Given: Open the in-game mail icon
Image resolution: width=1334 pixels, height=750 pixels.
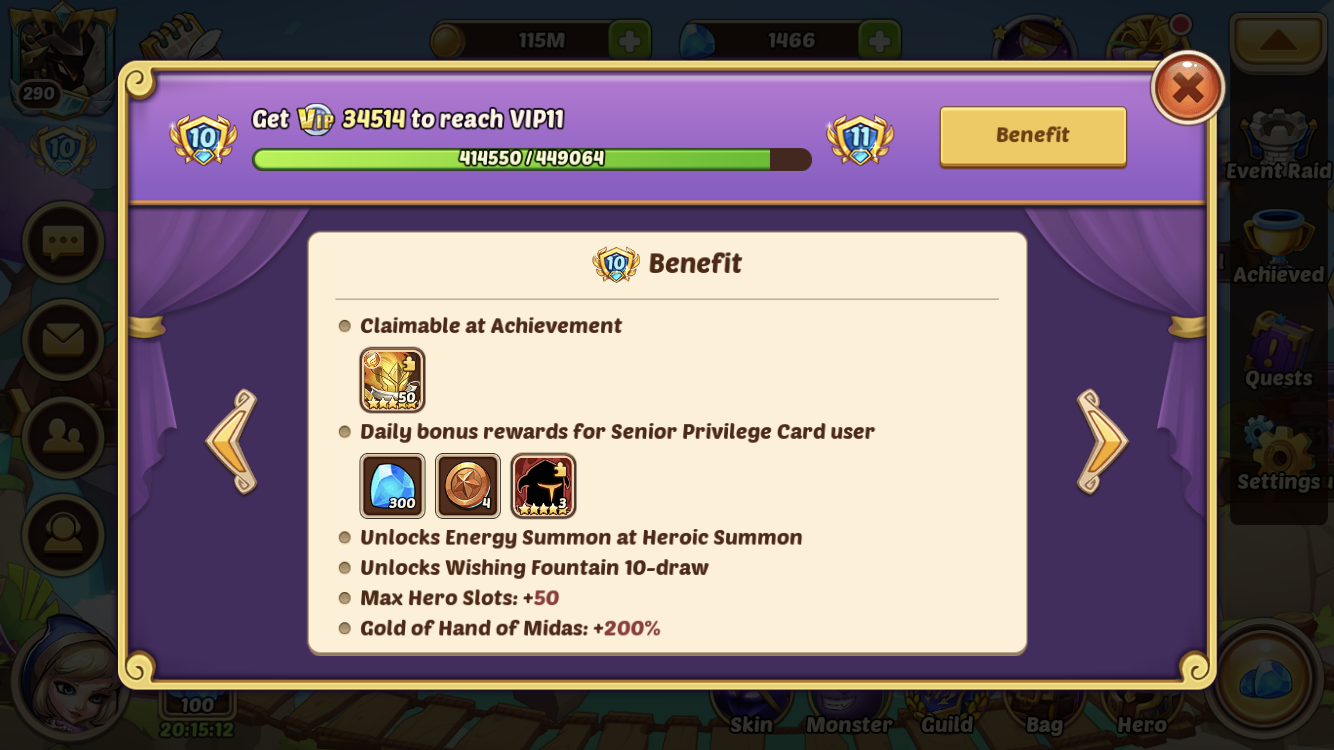Looking at the screenshot, I should pos(63,339).
